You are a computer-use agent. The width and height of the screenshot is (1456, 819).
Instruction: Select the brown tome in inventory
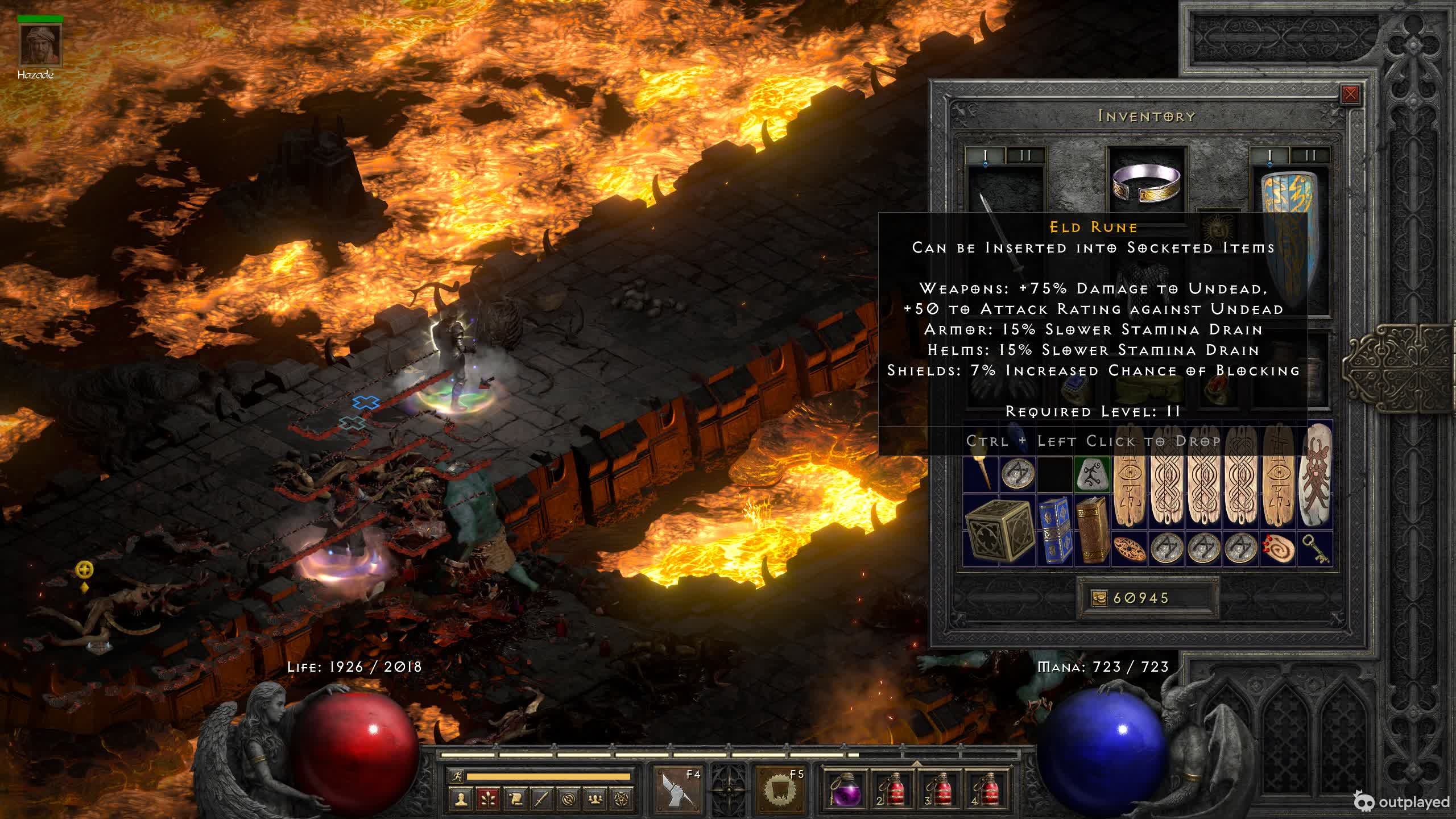pos(1092,531)
